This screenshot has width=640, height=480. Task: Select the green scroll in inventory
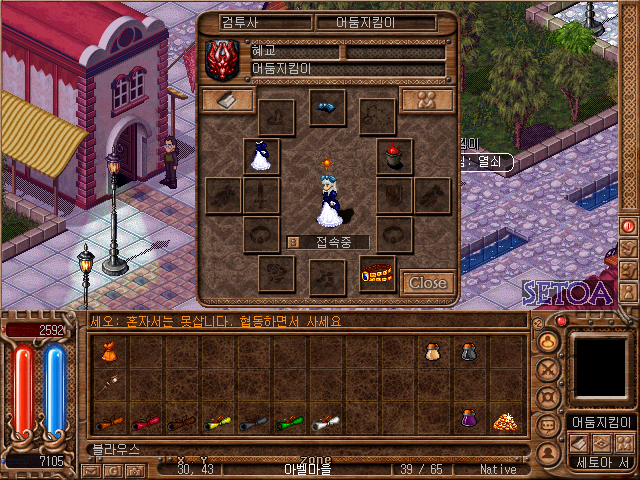click(289, 422)
